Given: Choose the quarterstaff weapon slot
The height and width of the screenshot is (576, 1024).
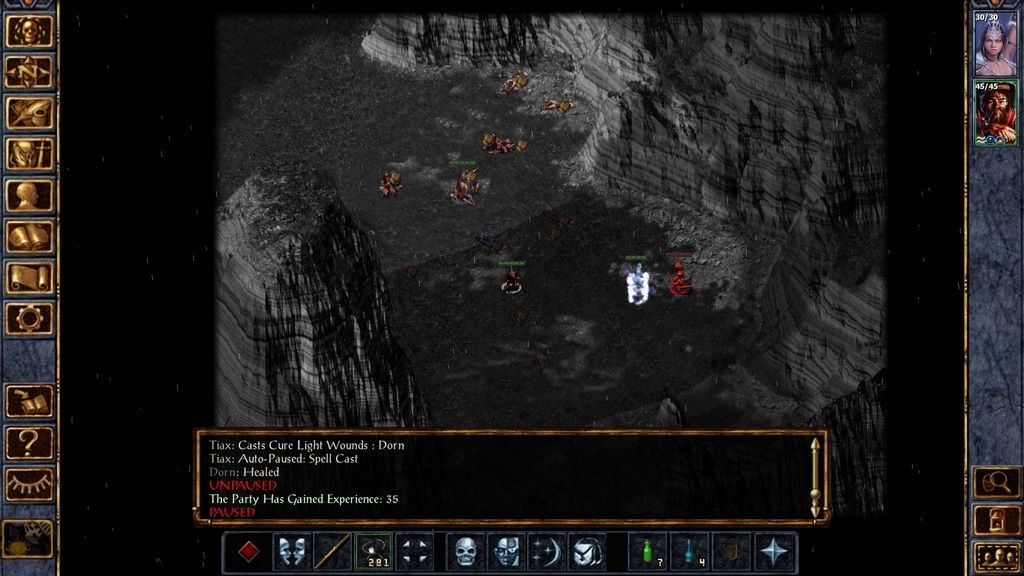Looking at the screenshot, I should [332, 552].
